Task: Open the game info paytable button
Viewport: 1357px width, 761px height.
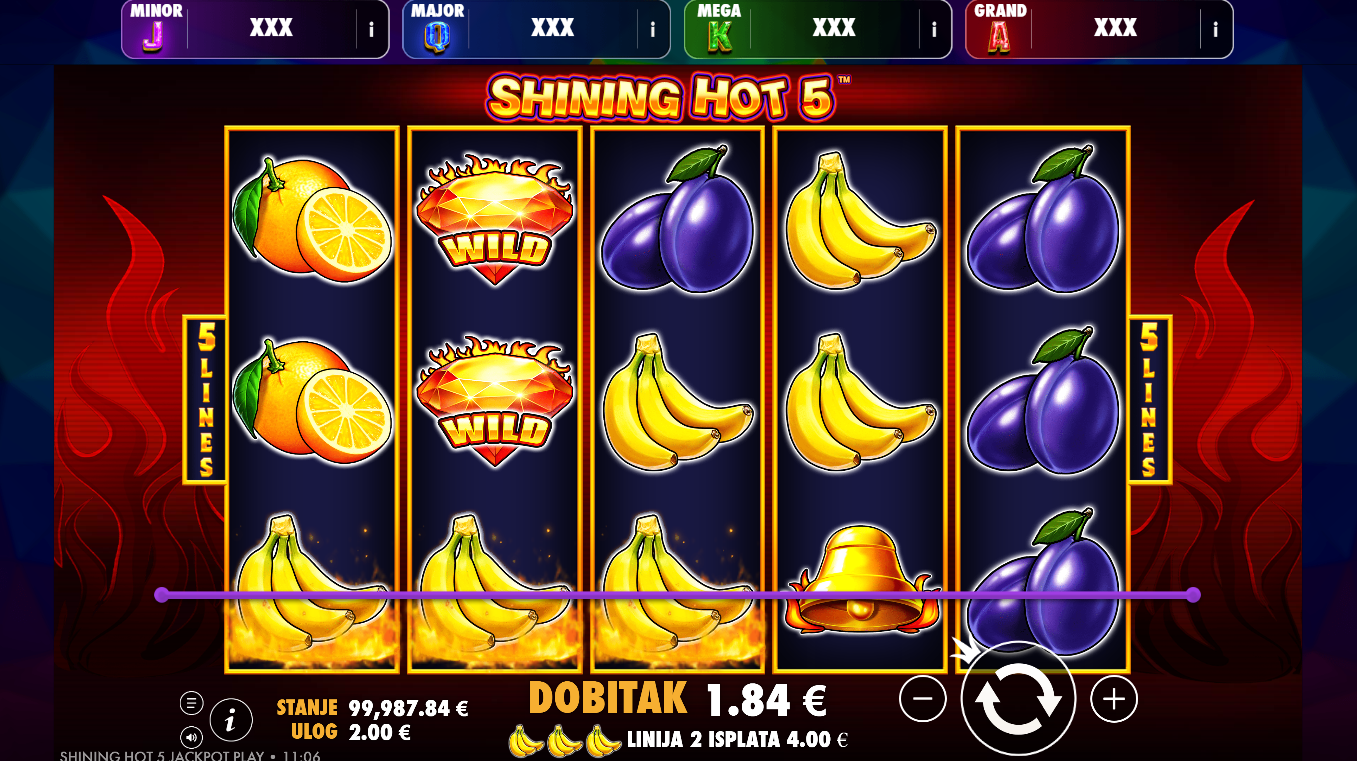Action: [x=231, y=718]
